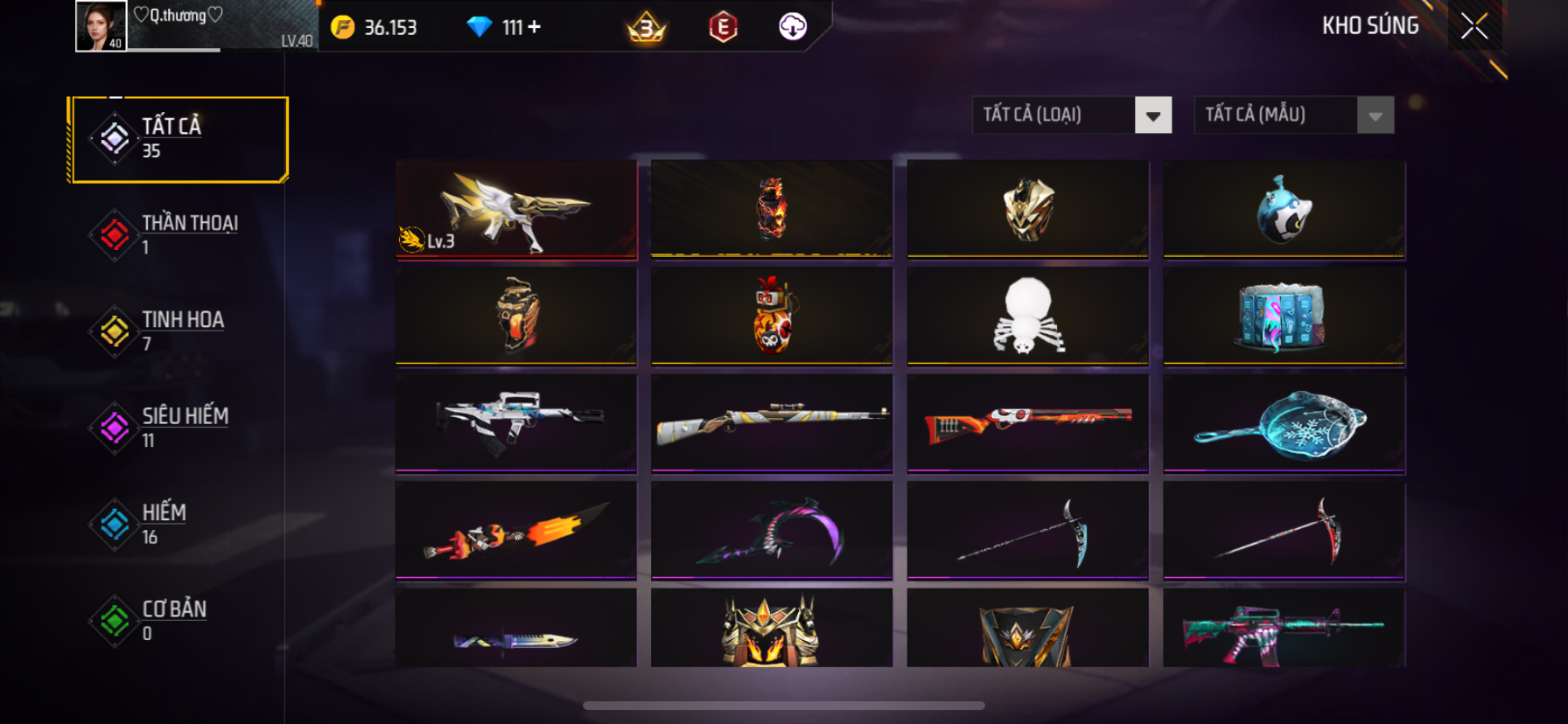Pick the white spider grenade skin

point(1028,316)
